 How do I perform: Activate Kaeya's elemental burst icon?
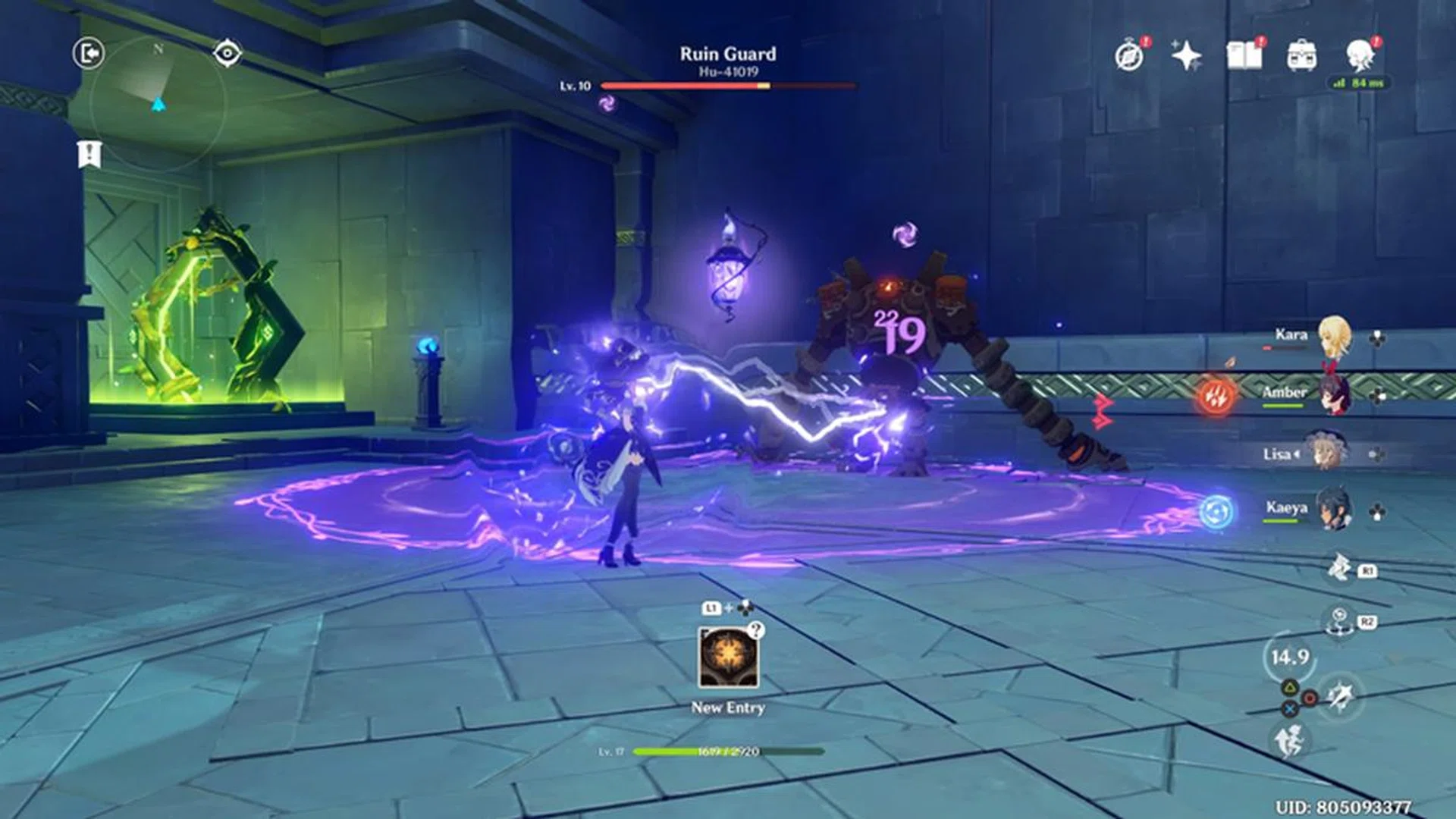click(x=1216, y=509)
